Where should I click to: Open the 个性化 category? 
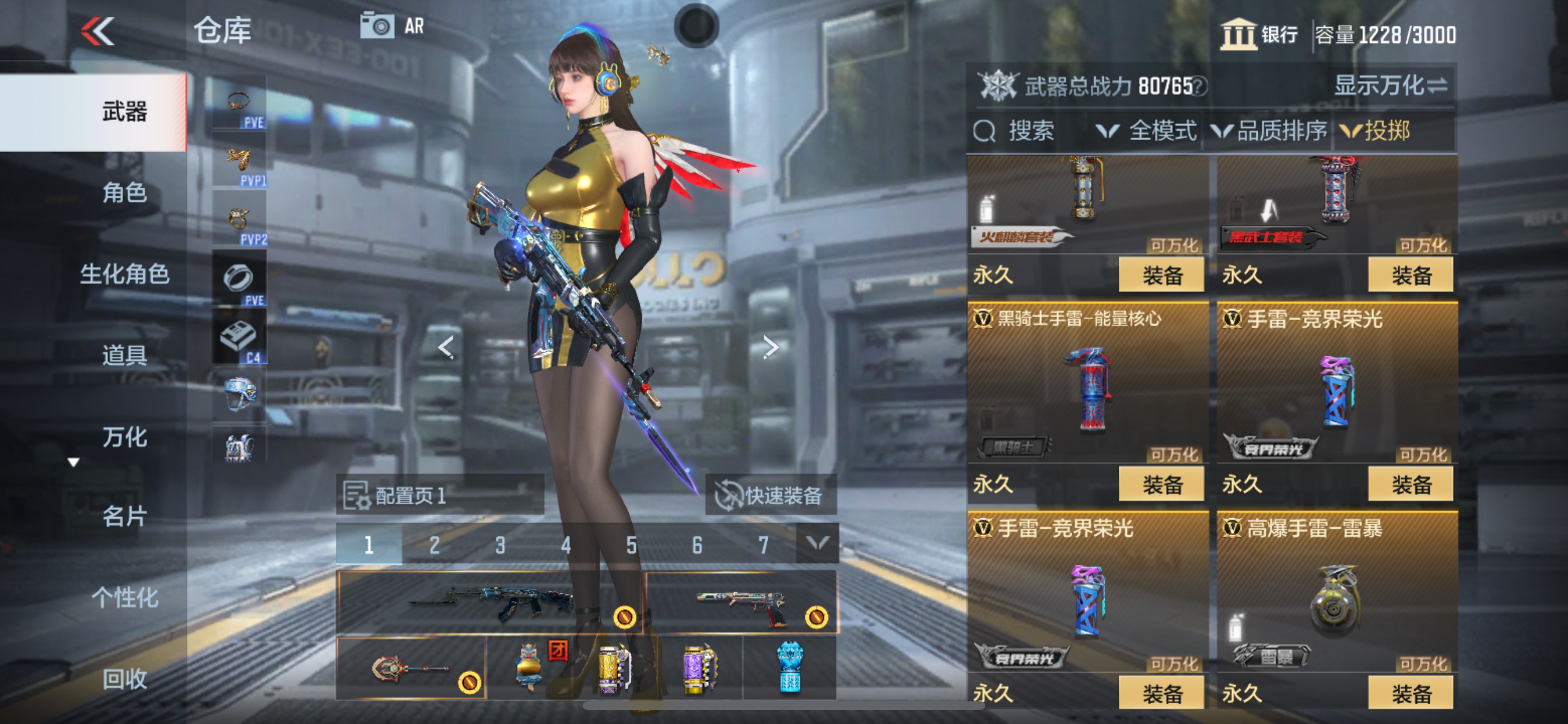click(124, 598)
